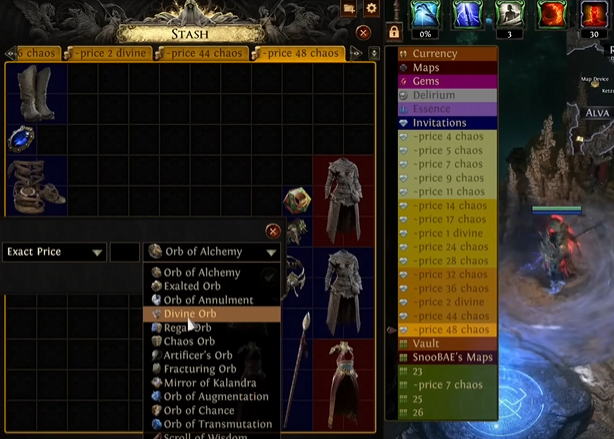Close the Stash window
Viewport: 614px width, 439px height.
(363, 33)
